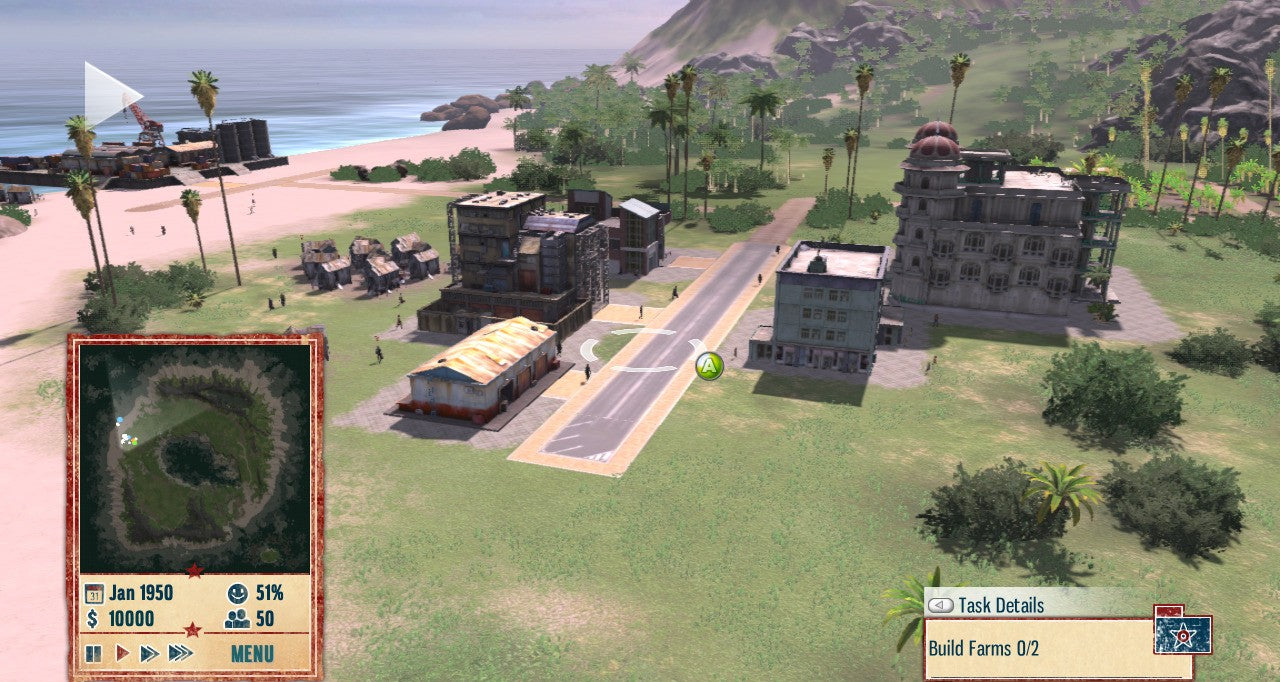Click the blue star folder icon

pyautogui.click(x=1182, y=634)
